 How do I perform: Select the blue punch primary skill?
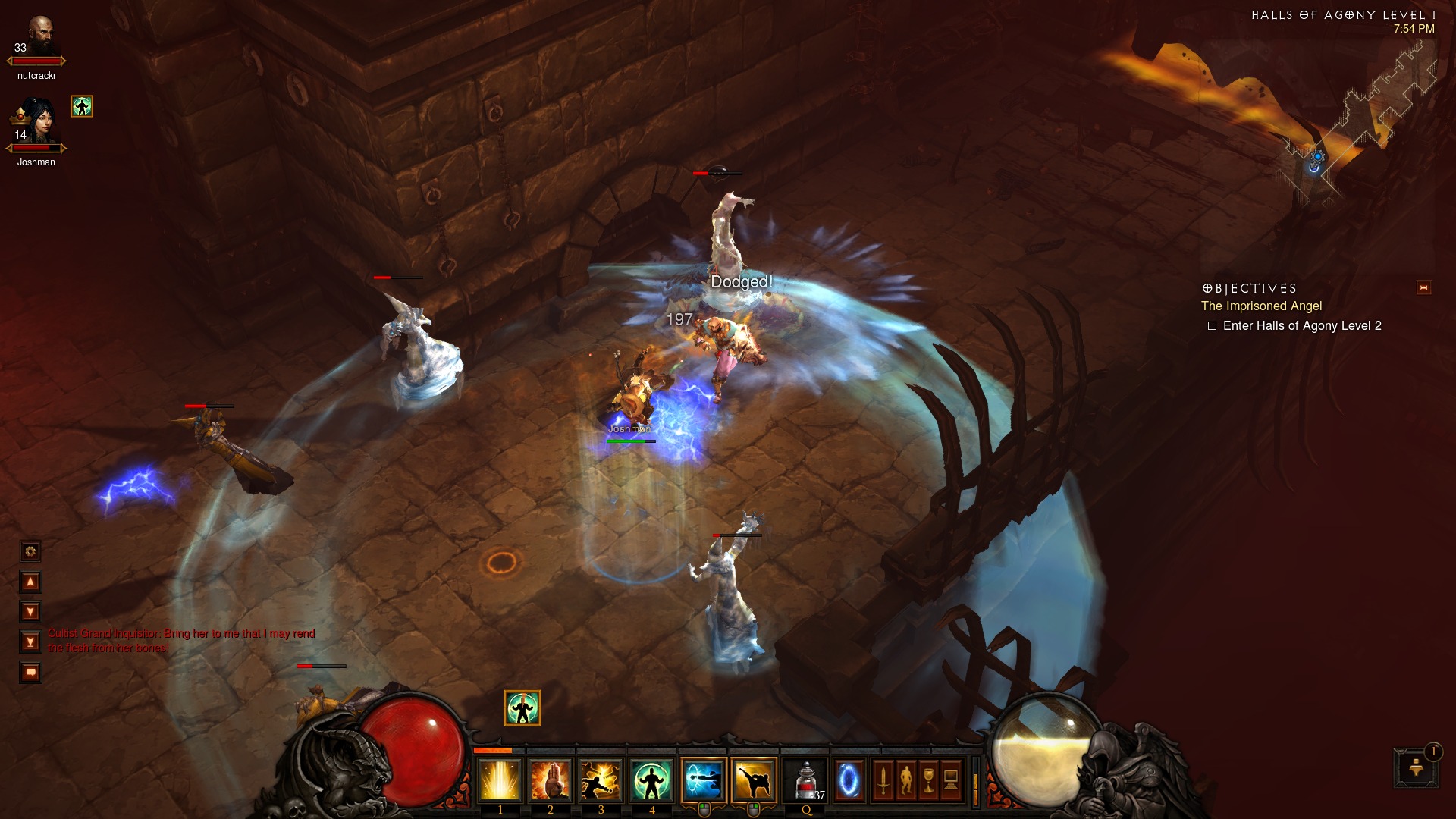pos(703,781)
